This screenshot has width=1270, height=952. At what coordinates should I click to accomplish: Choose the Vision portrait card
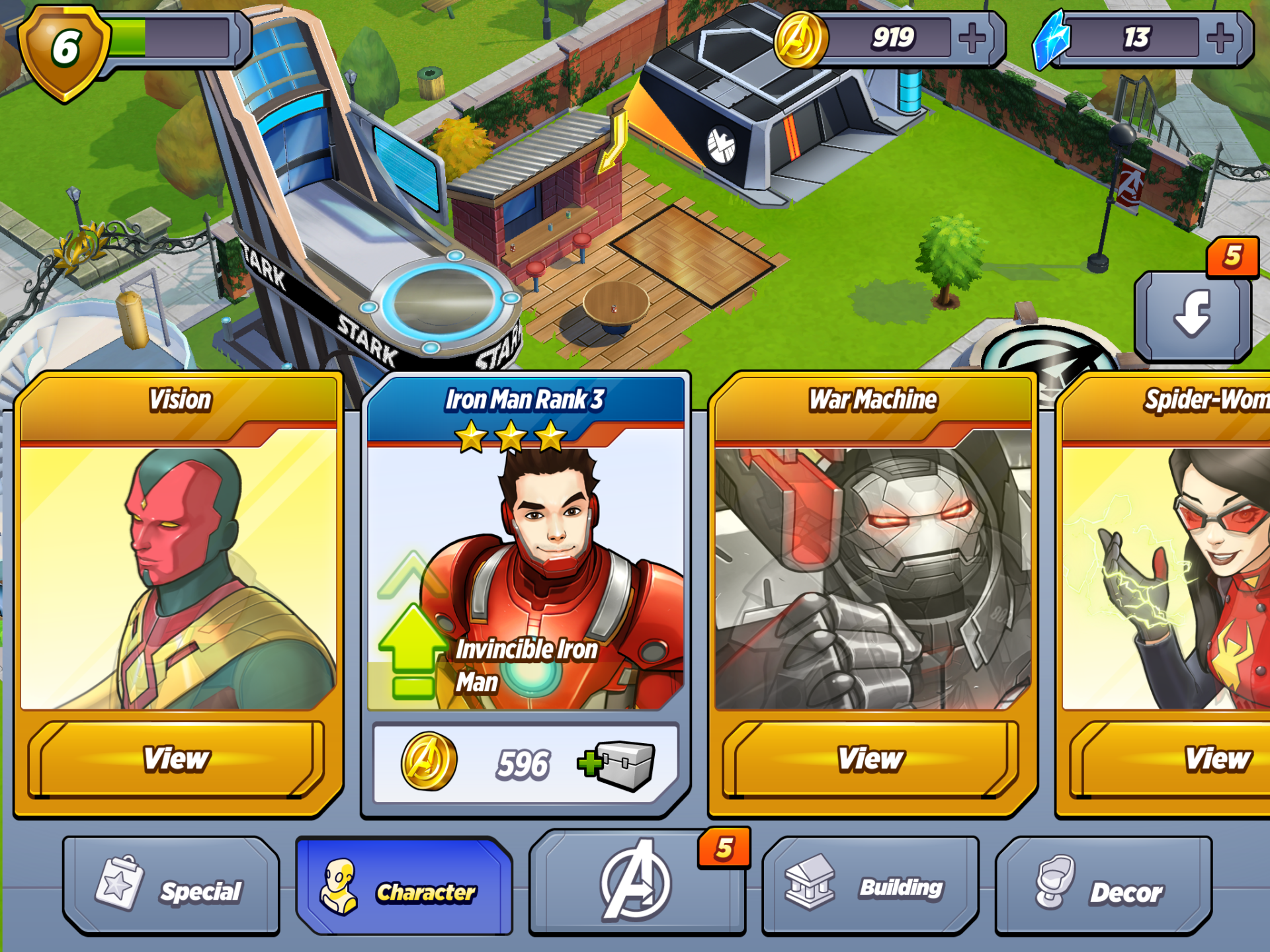pos(179,575)
